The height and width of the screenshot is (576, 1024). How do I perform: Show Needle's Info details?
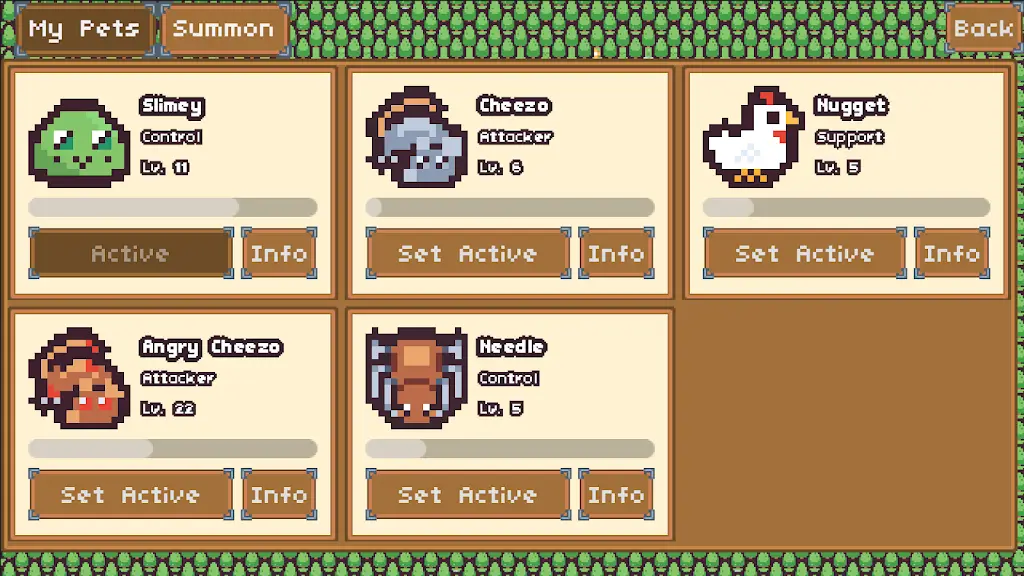point(616,495)
